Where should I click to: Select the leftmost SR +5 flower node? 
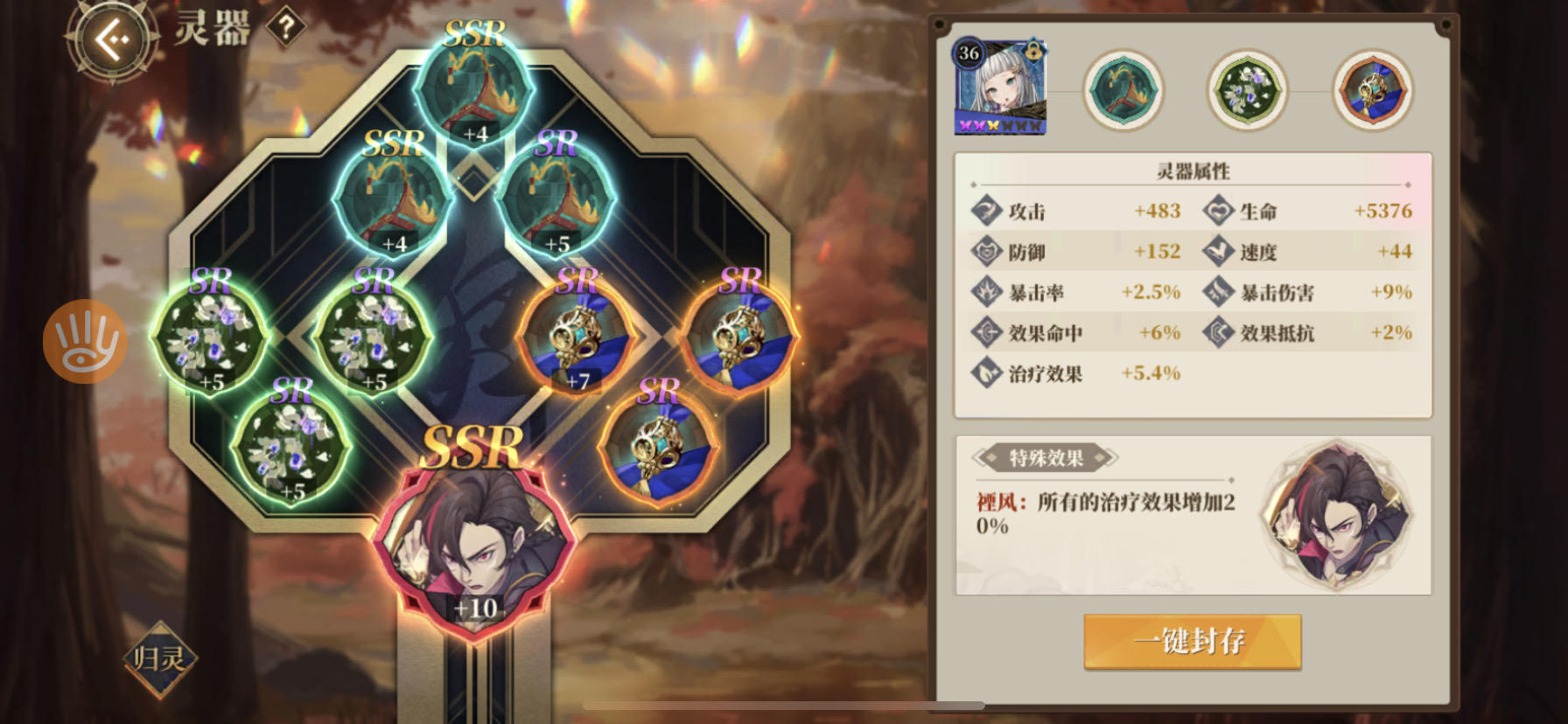210,341
